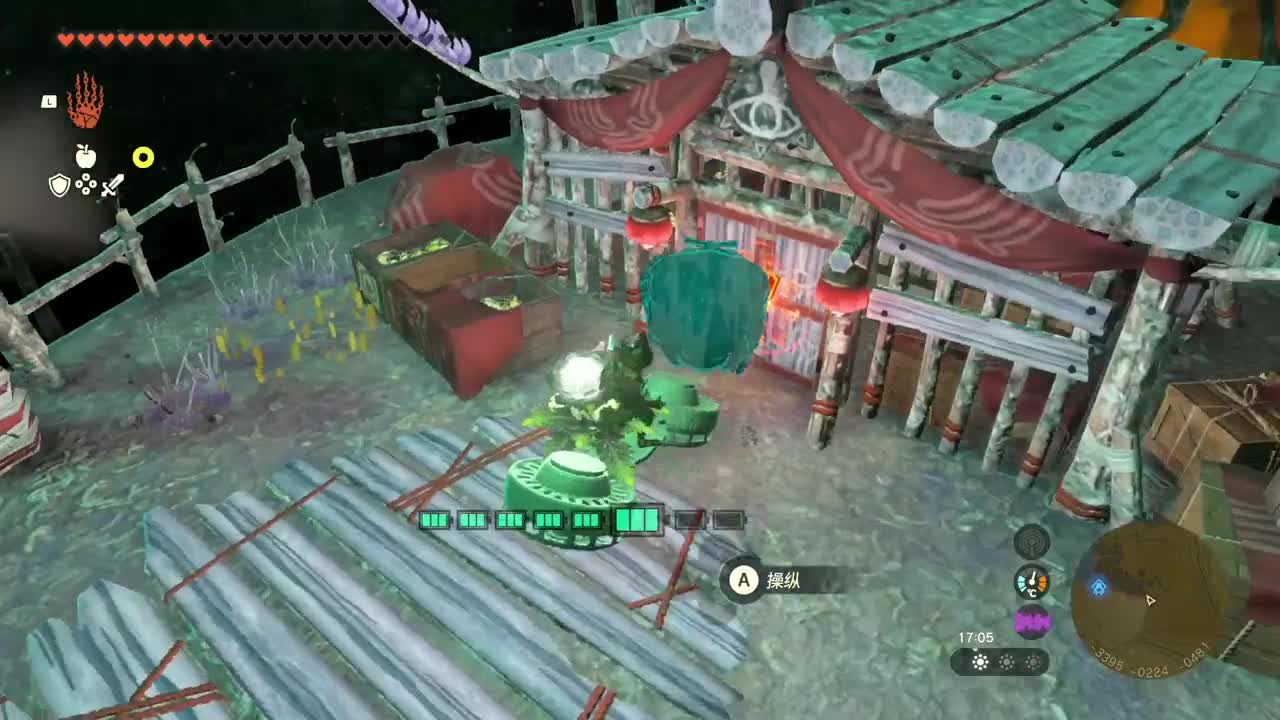Click the bright sun current-weather icon

[x=977, y=662]
